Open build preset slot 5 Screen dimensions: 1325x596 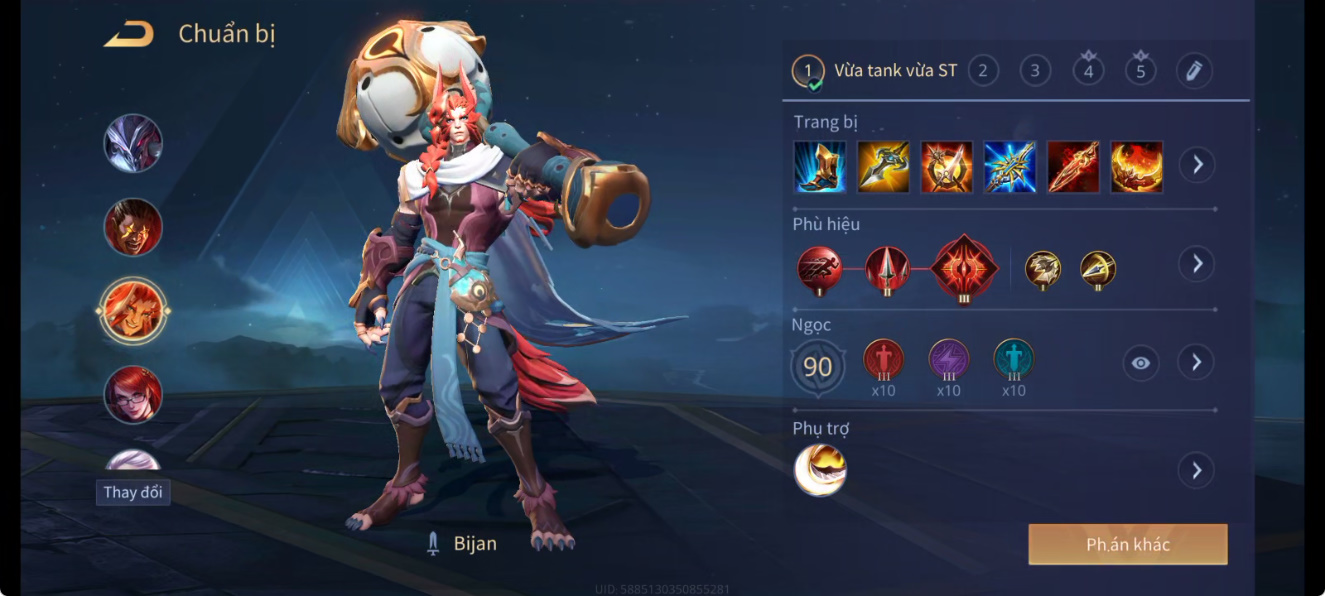tap(1140, 71)
